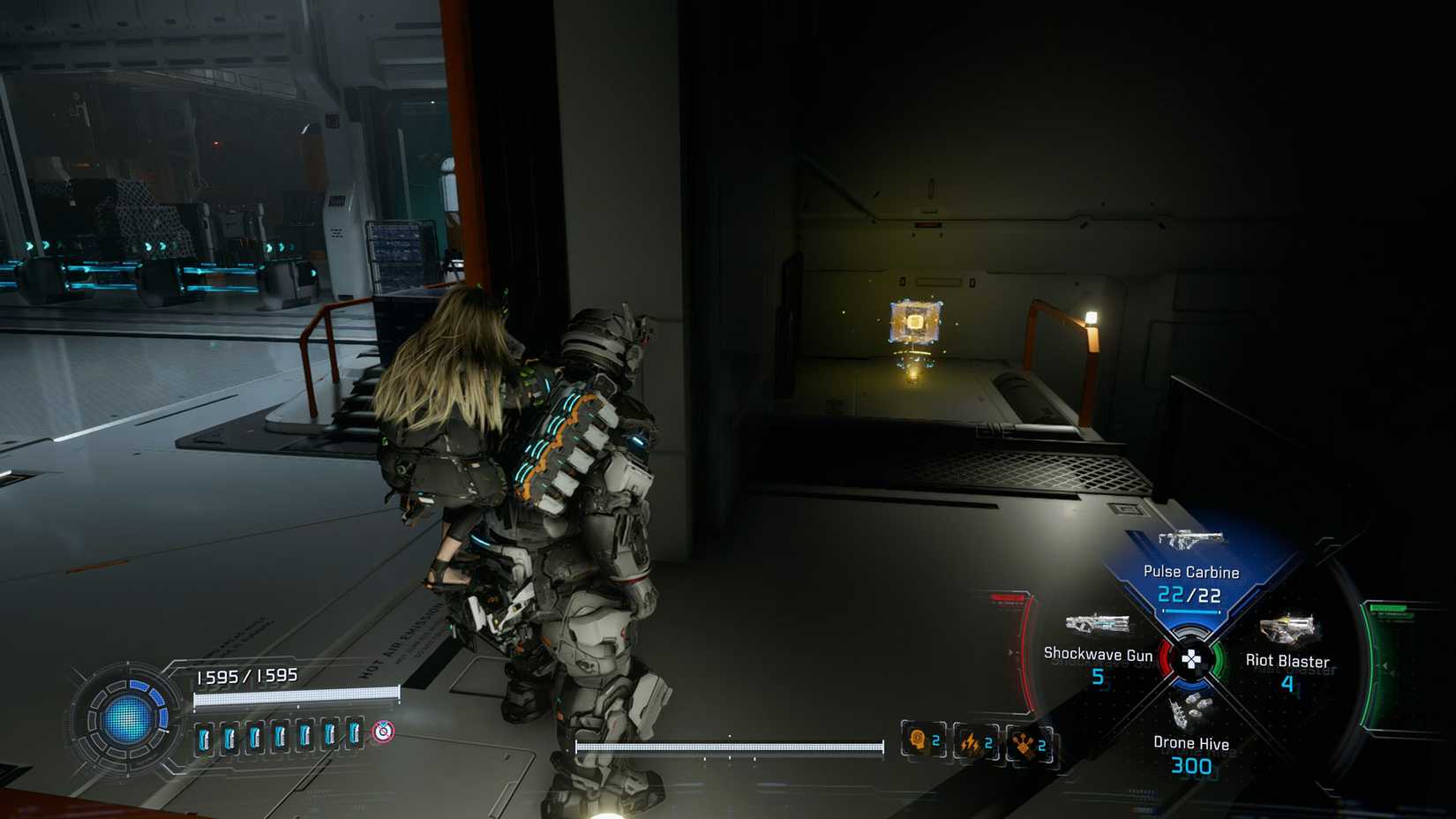Choose the Riot Blaster weapon icon
Screen dimensions: 1456x819
coord(1287,627)
